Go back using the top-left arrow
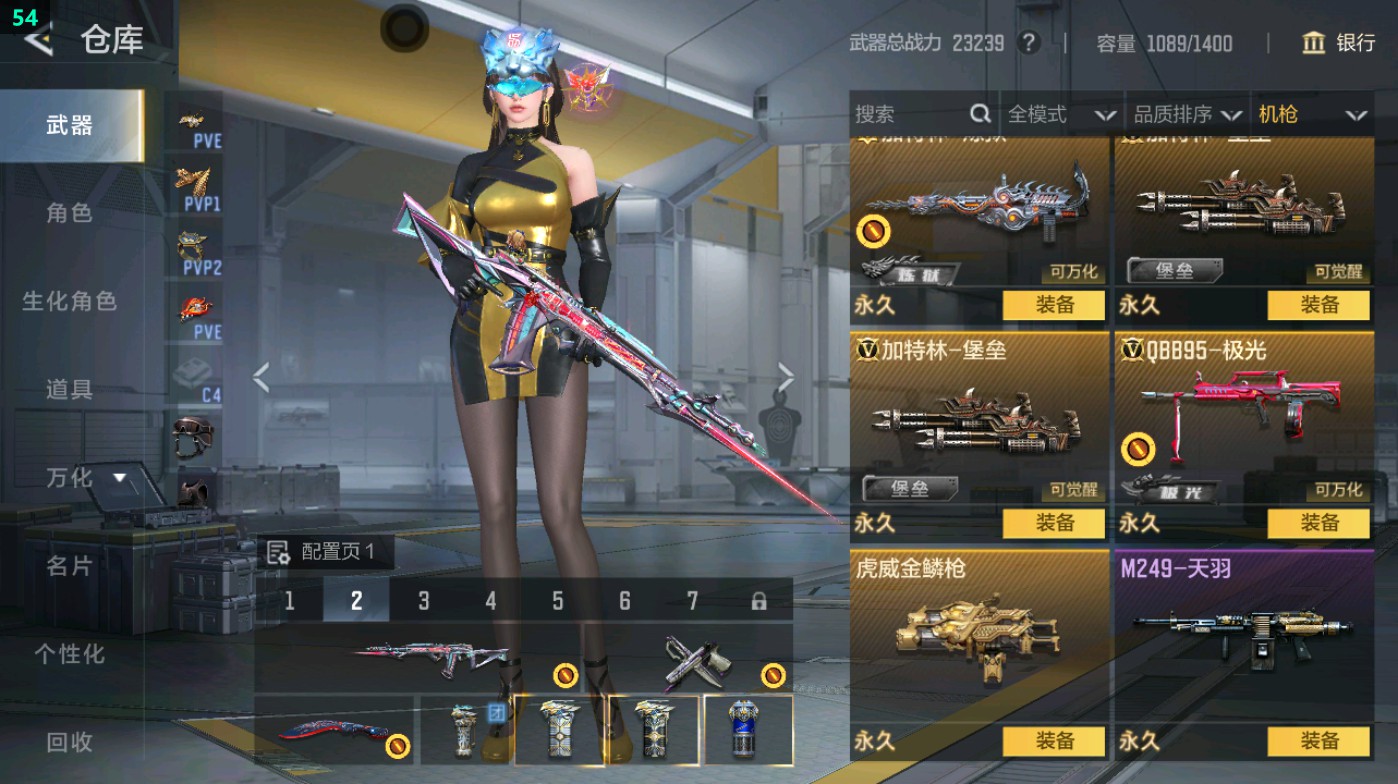Screen dimensions: 1398x784 pos(38,40)
